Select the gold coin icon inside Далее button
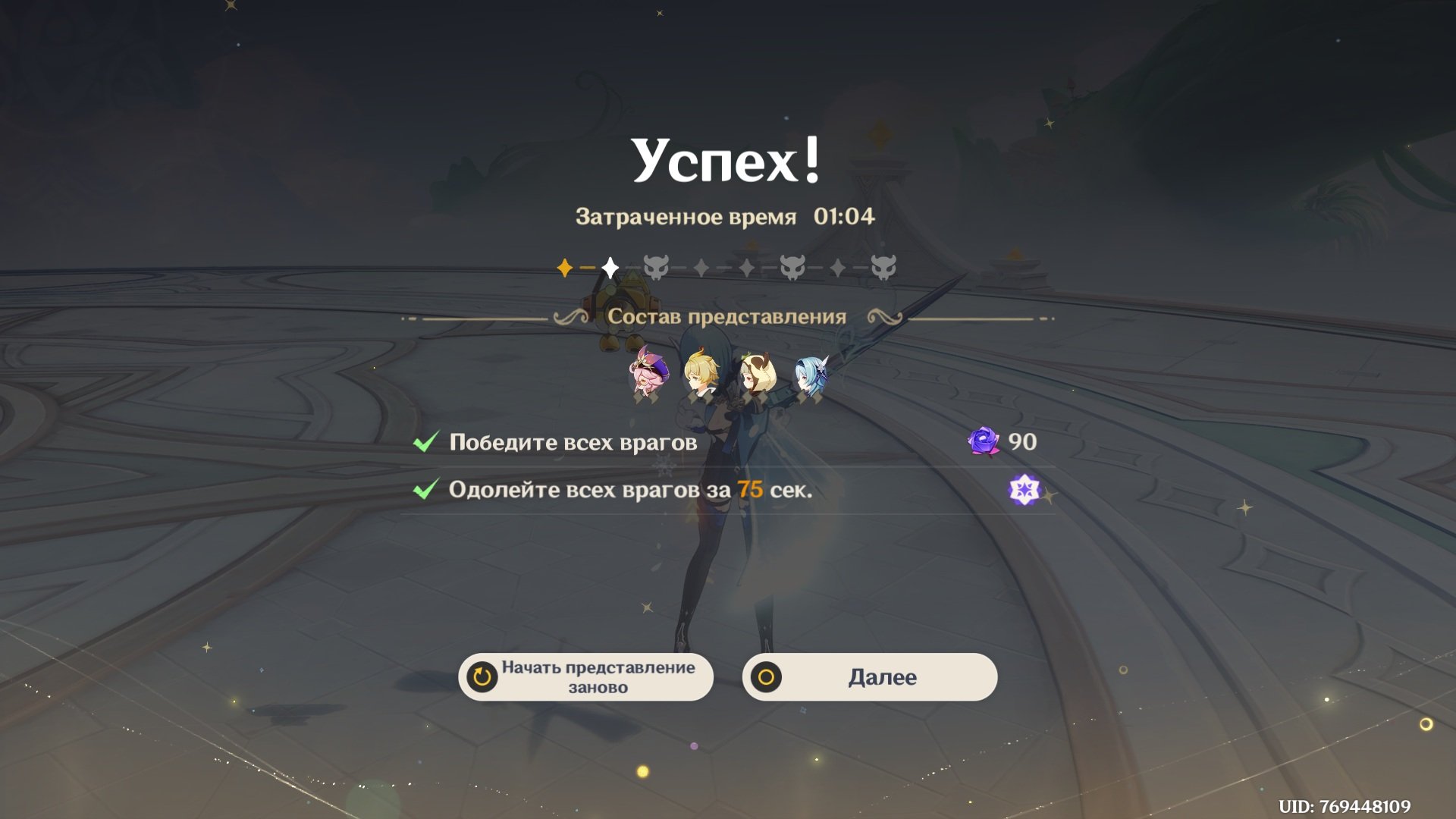 pyautogui.click(x=769, y=676)
